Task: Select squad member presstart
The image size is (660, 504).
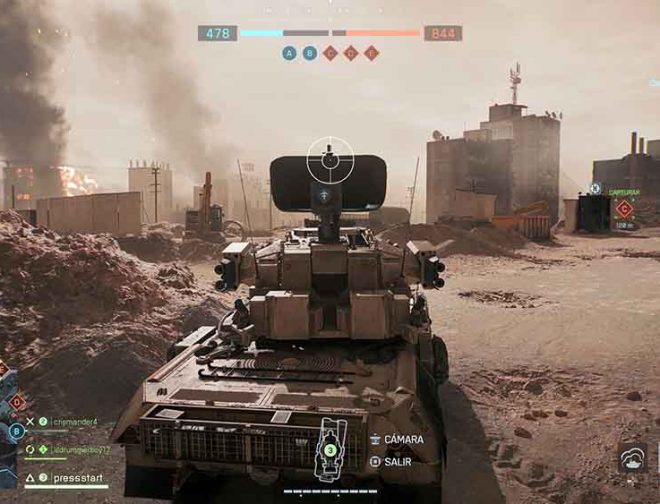Action: [x=80, y=478]
